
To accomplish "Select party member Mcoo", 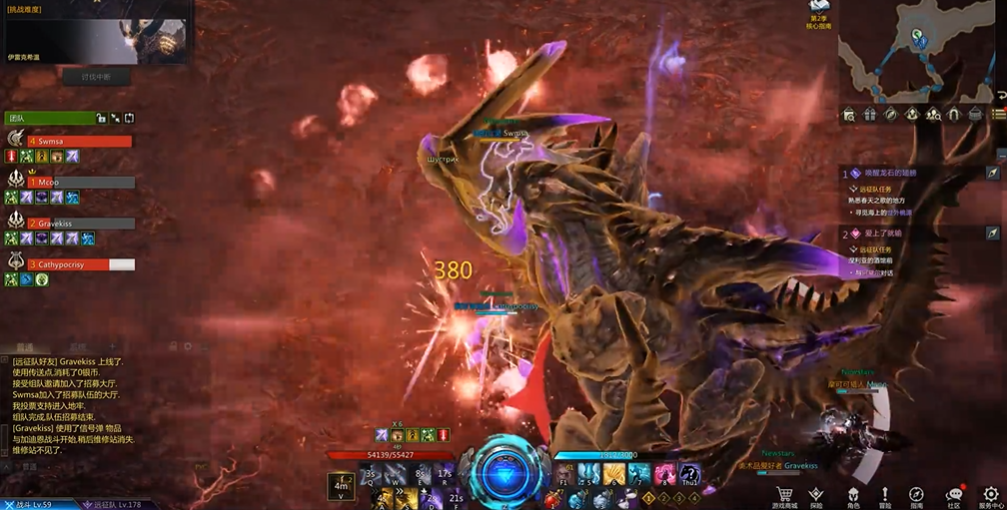I will click(x=80, y=183).
